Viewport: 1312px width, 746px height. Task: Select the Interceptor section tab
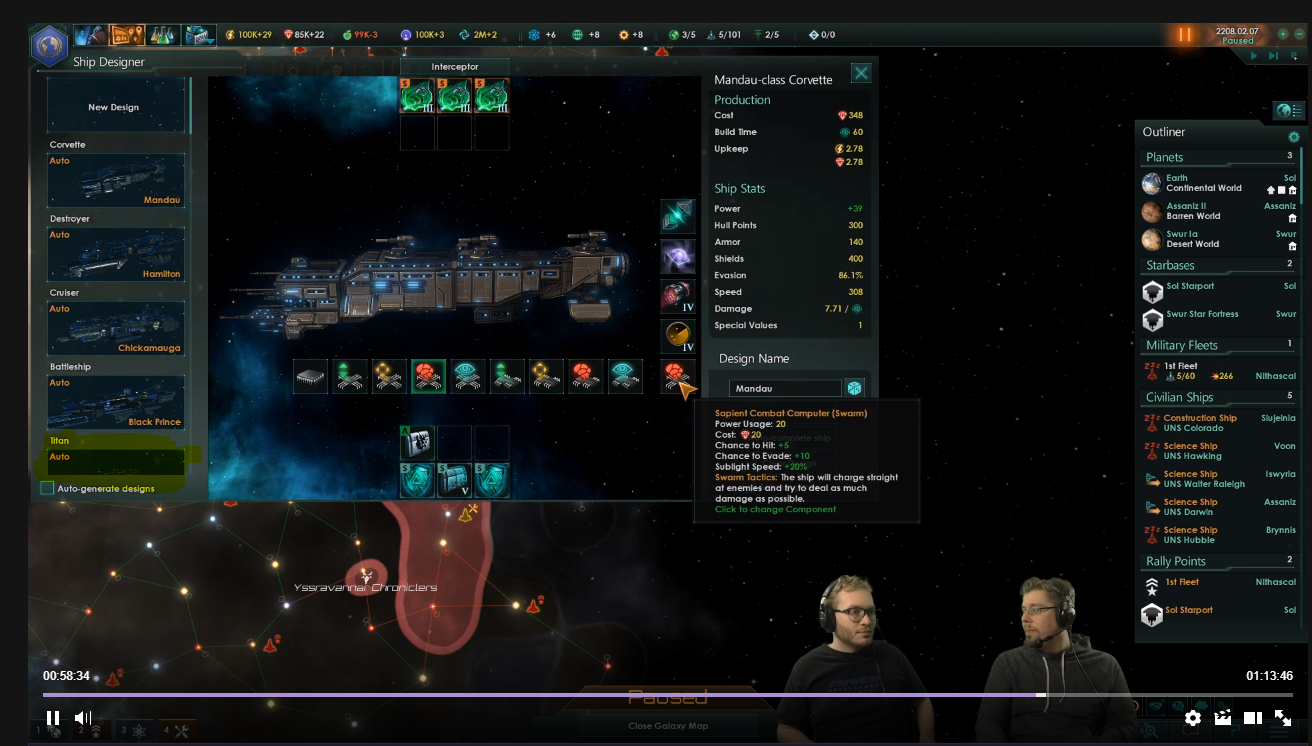pos(455,64)
